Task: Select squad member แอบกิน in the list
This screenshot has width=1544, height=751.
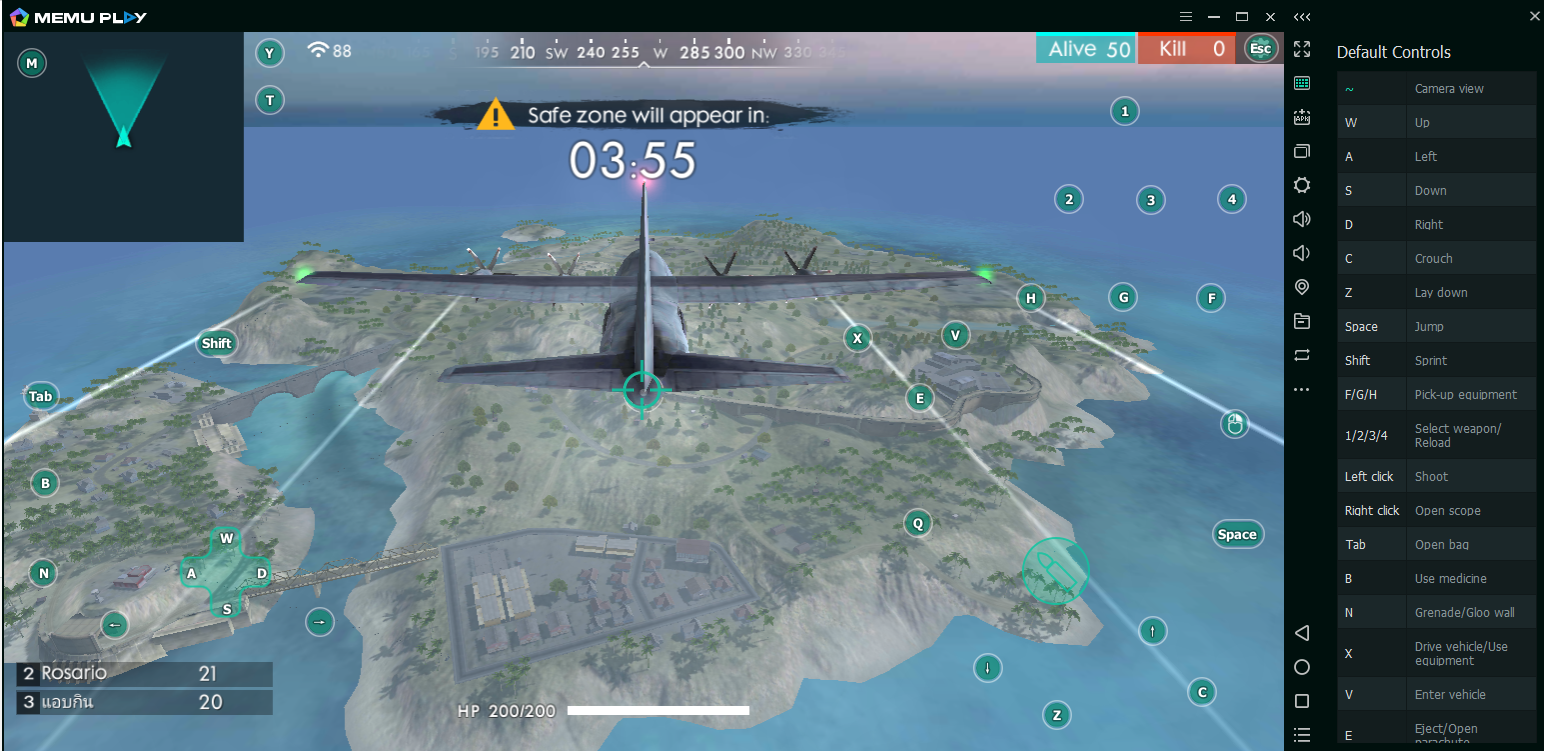Action: coord(144,702)
